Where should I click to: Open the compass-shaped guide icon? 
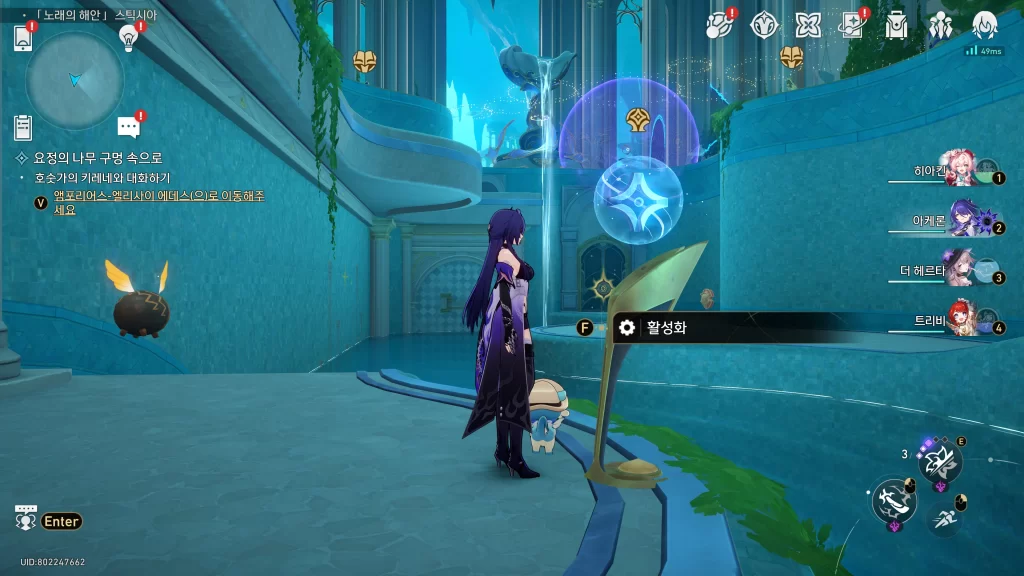point(765,25)
